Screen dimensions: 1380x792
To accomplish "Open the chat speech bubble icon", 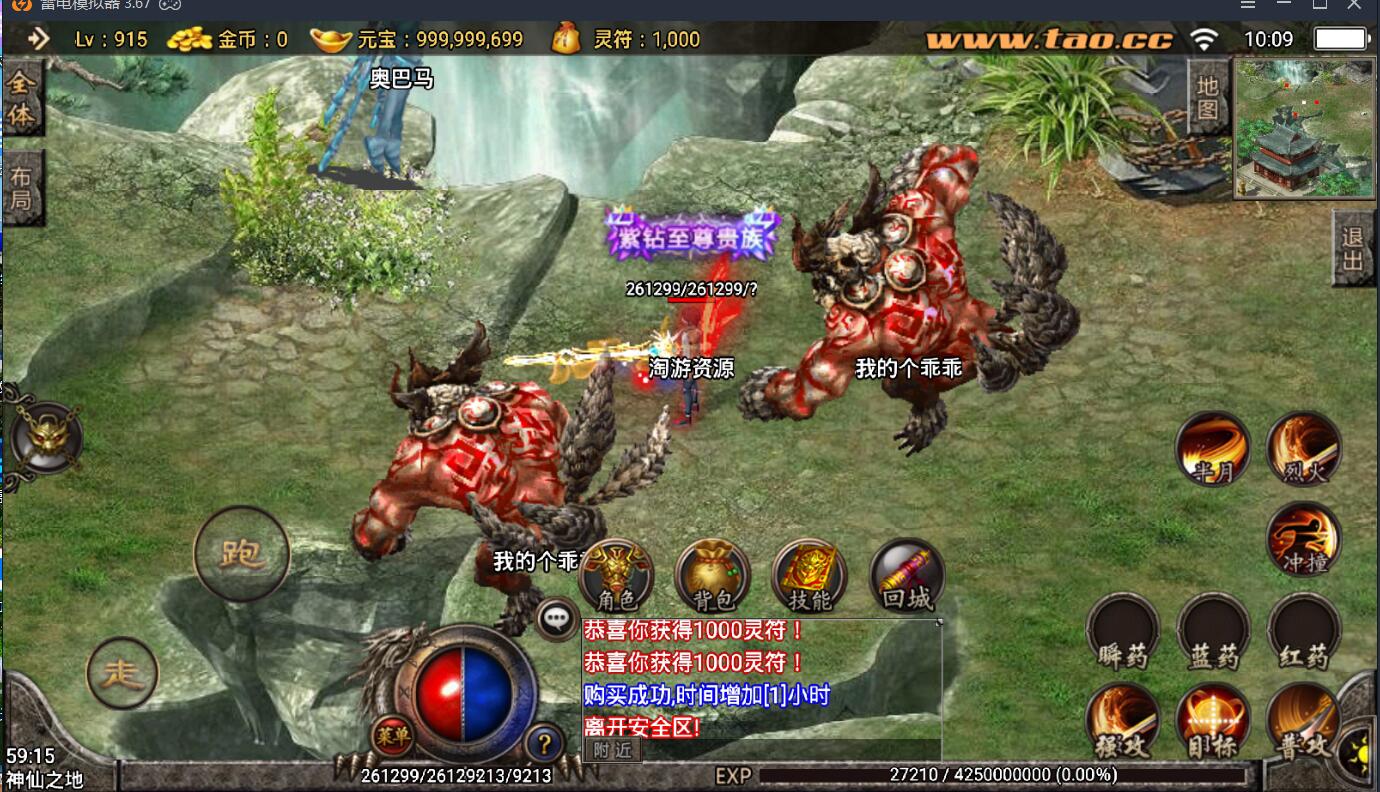I will point(556,619).
